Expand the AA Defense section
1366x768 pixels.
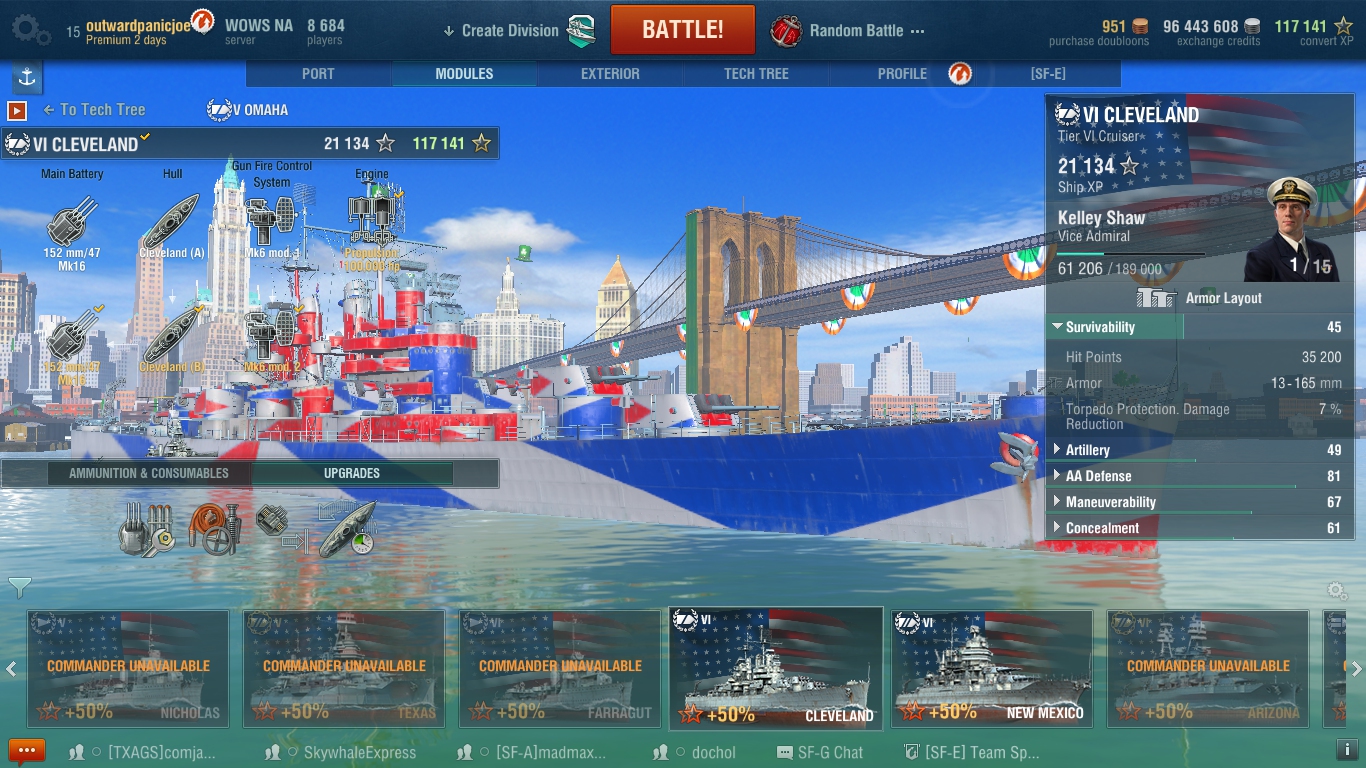[1098, 476]
